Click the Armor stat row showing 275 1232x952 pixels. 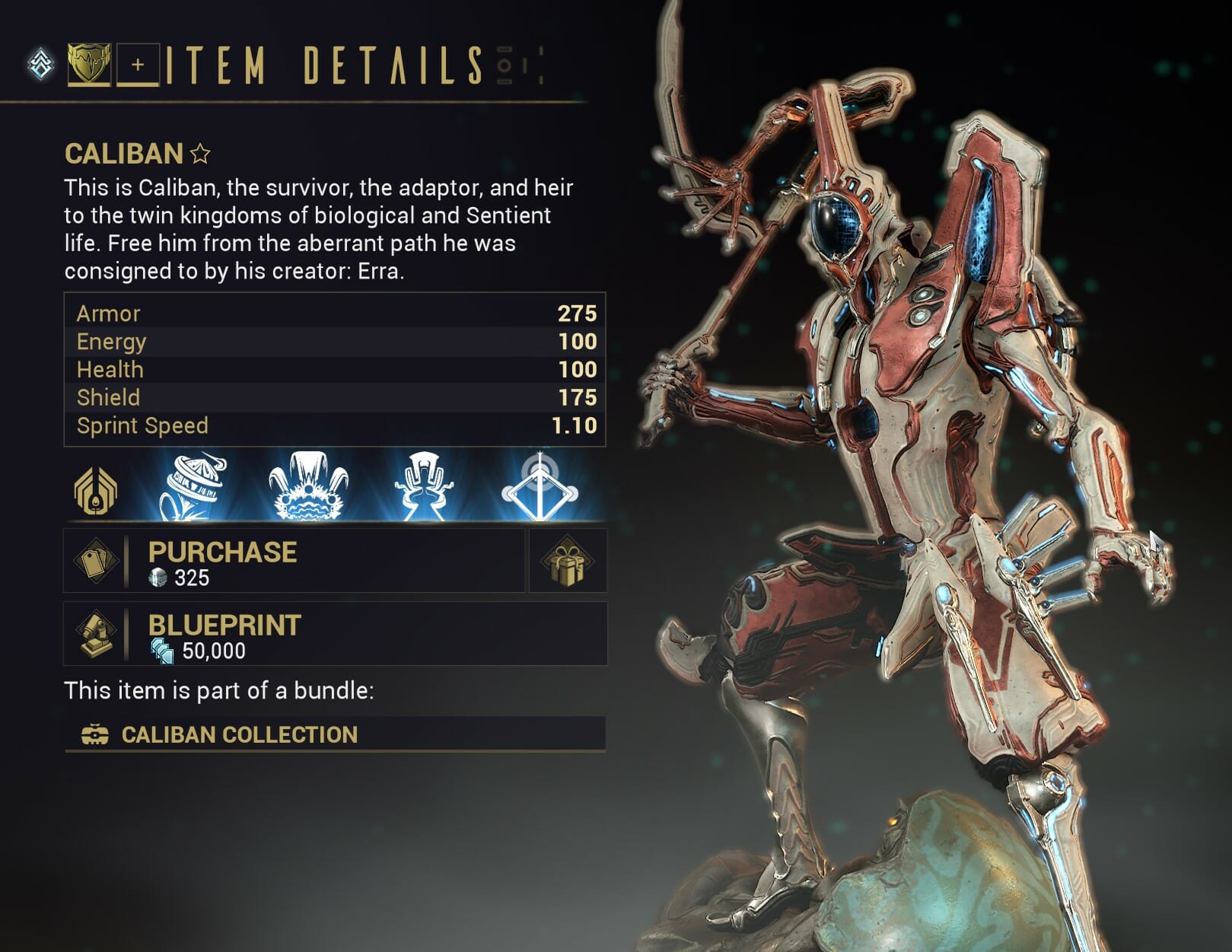pyautogui.click(x=335, y=314)
